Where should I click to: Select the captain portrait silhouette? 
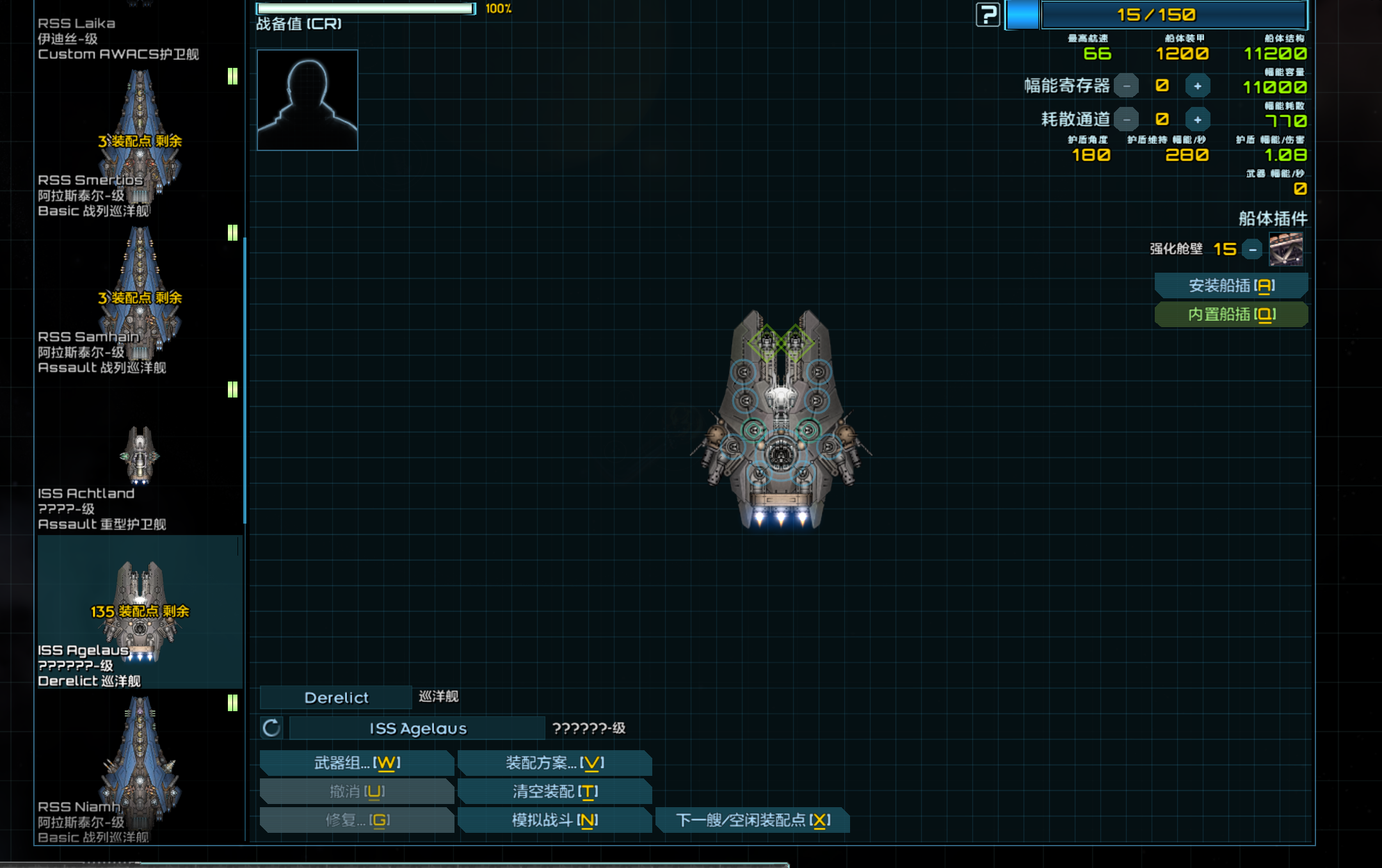[307, 100]
